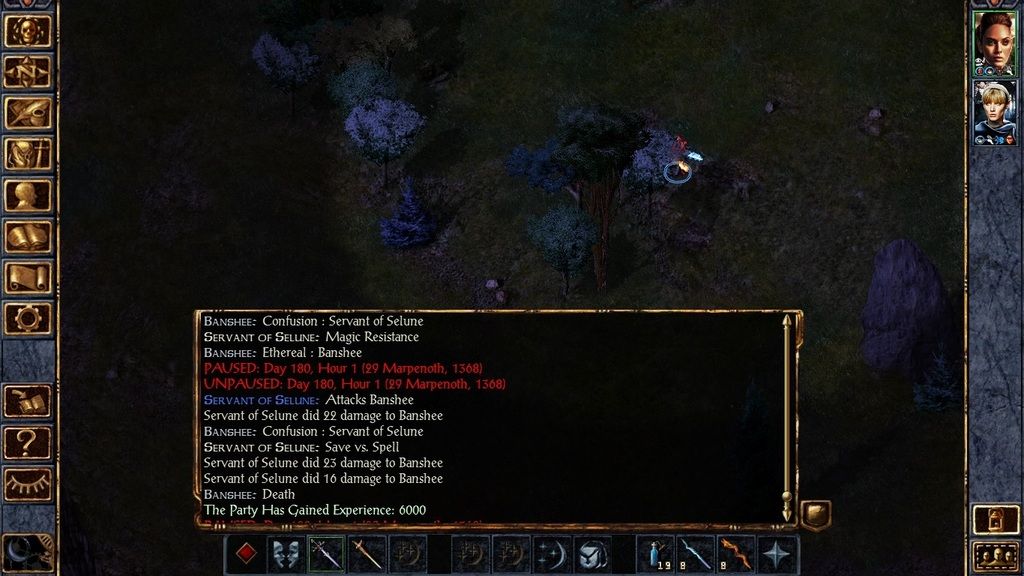Open the character record bust icon
The image size is (1024, 576).
point(28,195)
